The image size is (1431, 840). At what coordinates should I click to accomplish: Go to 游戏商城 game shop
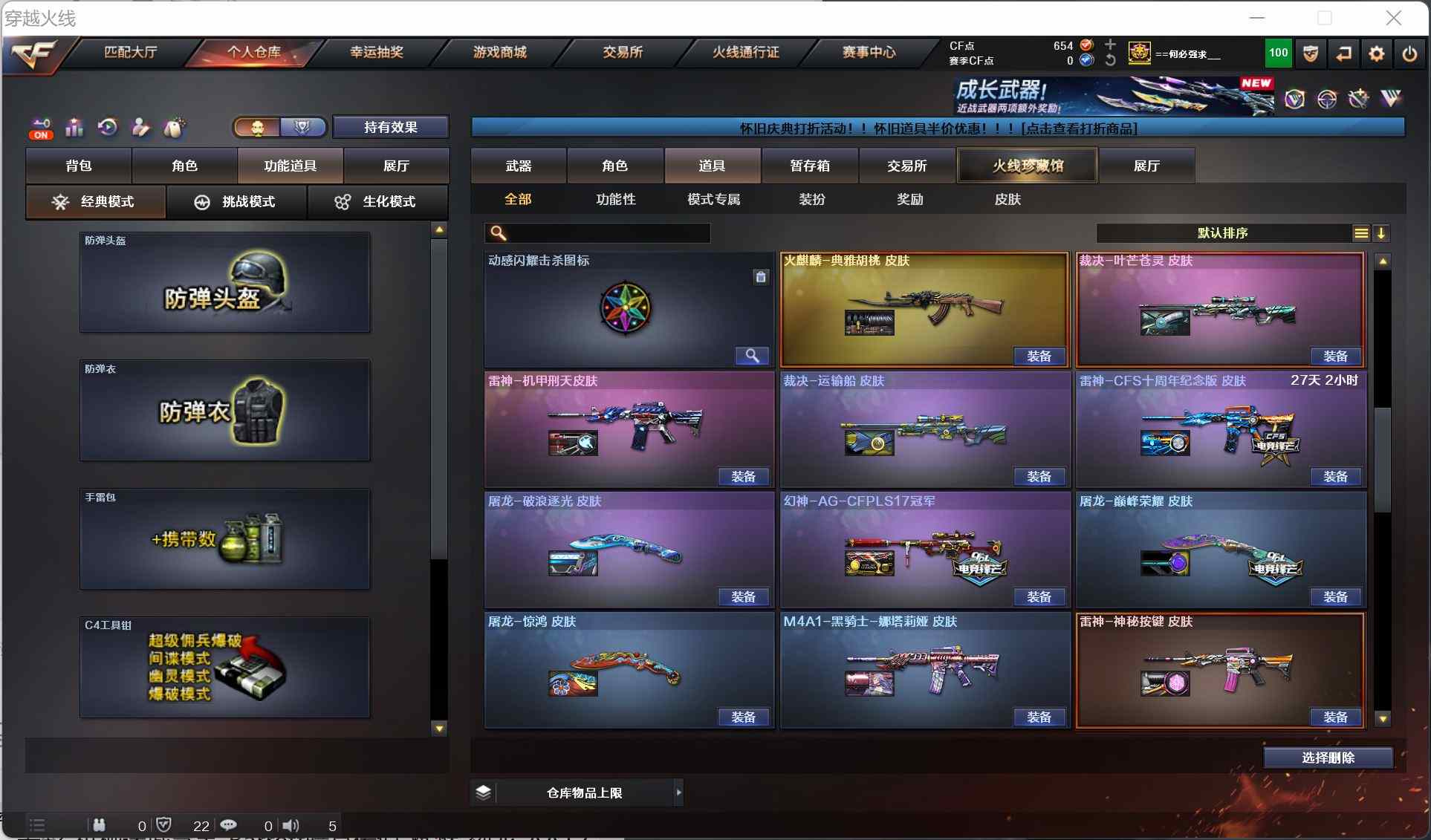(x=499, y=52)
